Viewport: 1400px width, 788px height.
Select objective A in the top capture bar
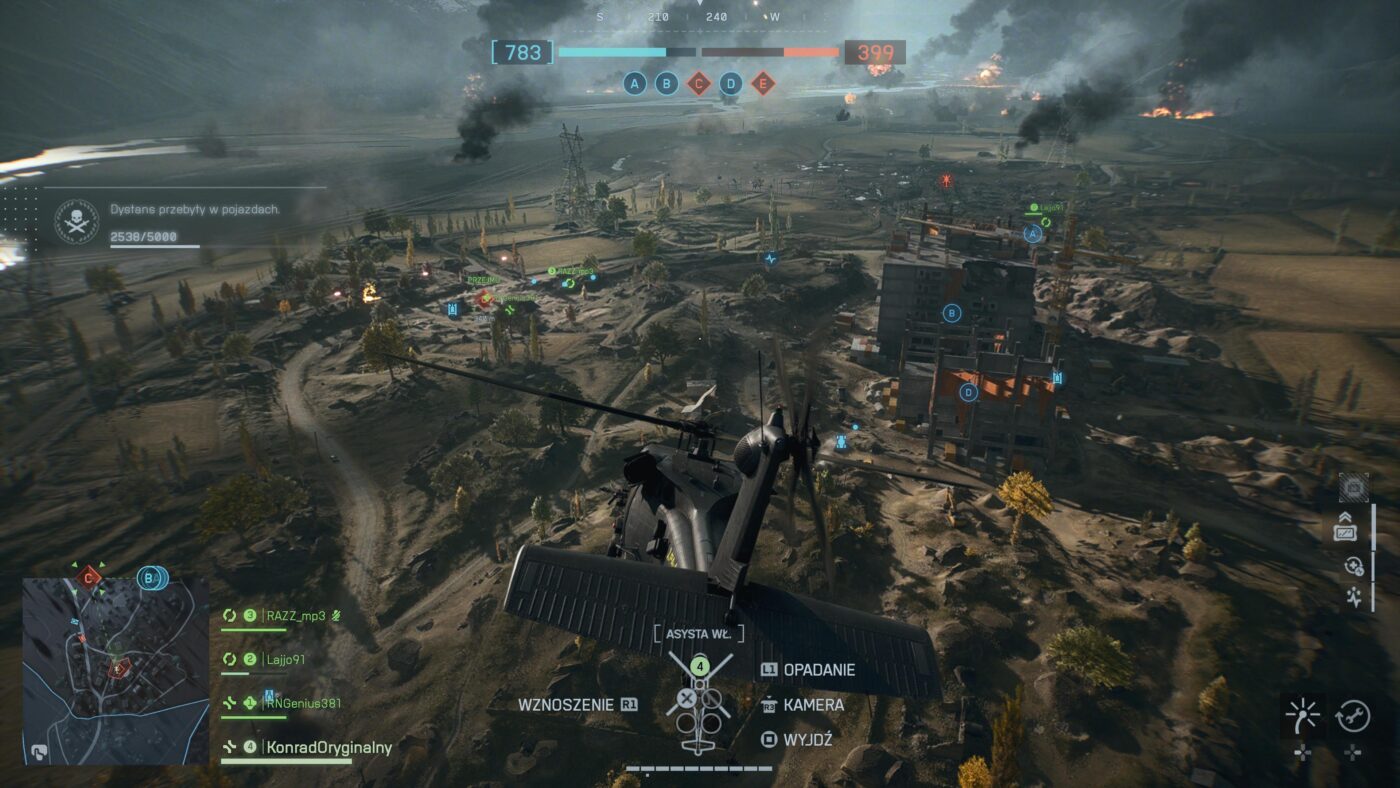(634, 83)
